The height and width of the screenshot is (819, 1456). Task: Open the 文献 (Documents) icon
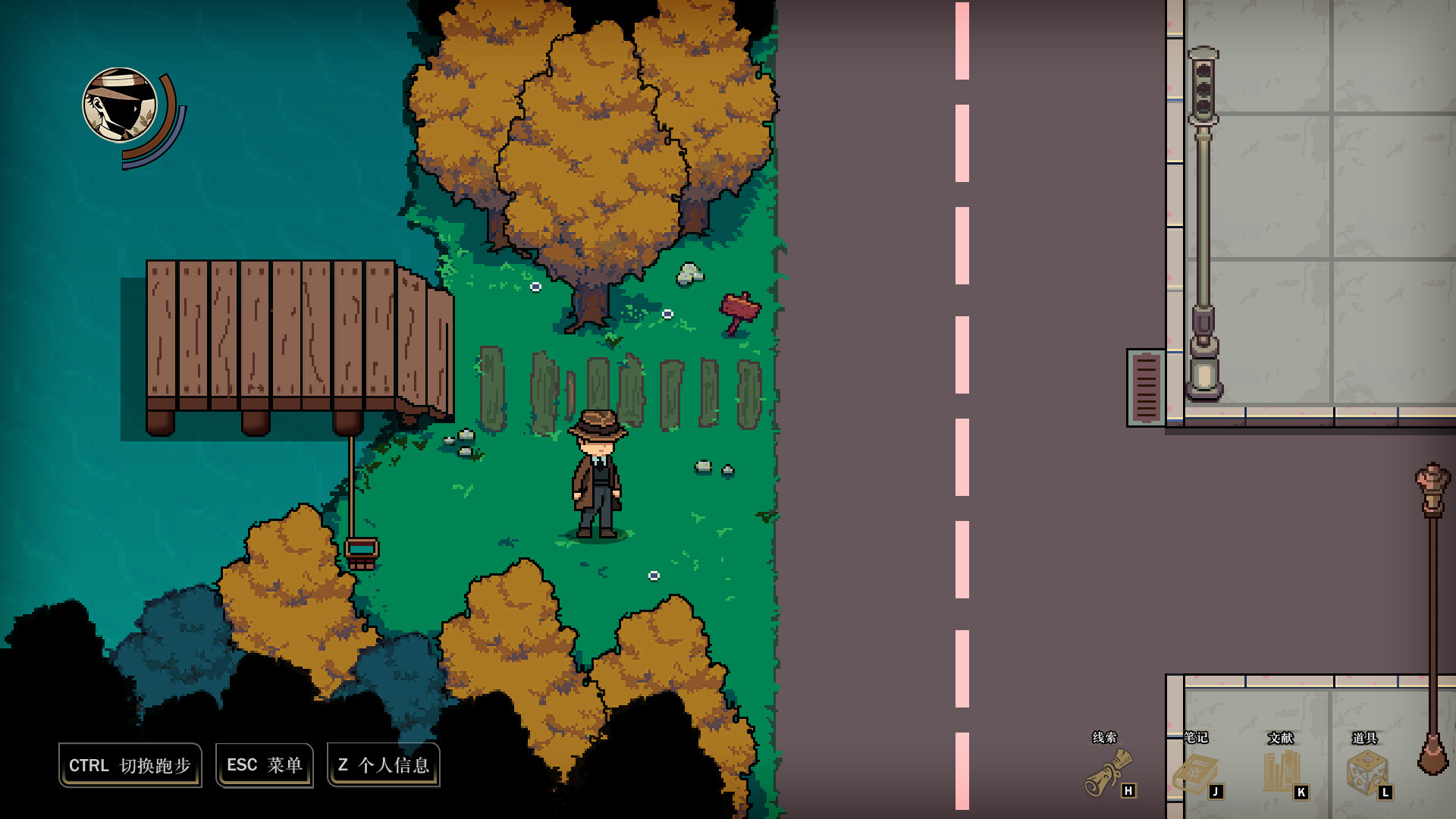coord(1282,770)
